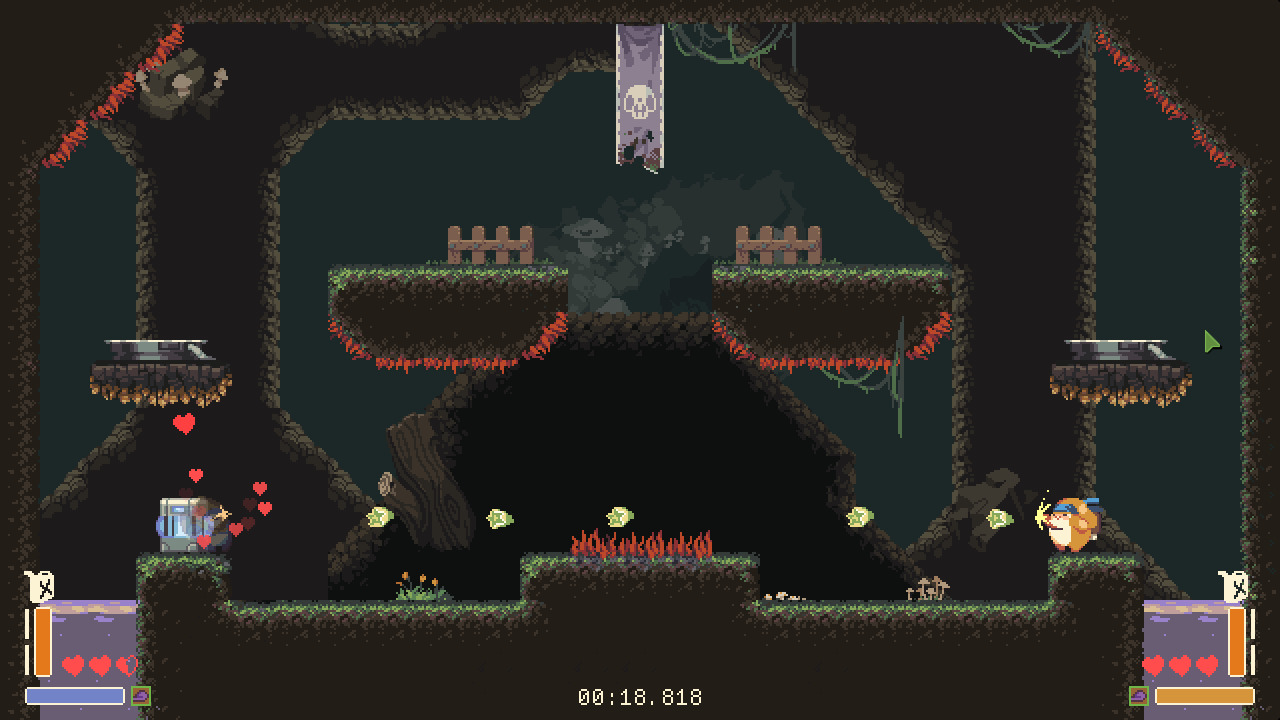
Task: Click the middle heart in the left HUD
Action: pos(99,665)
